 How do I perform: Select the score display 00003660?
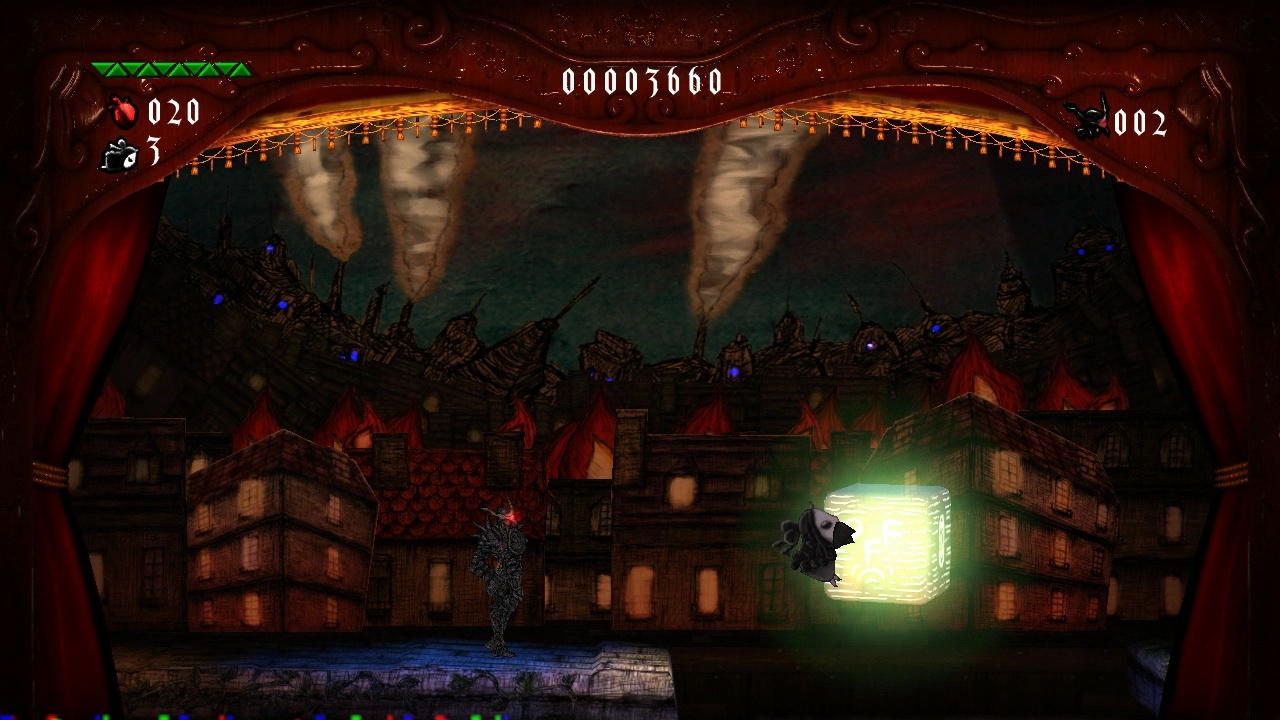click(642, 83)
